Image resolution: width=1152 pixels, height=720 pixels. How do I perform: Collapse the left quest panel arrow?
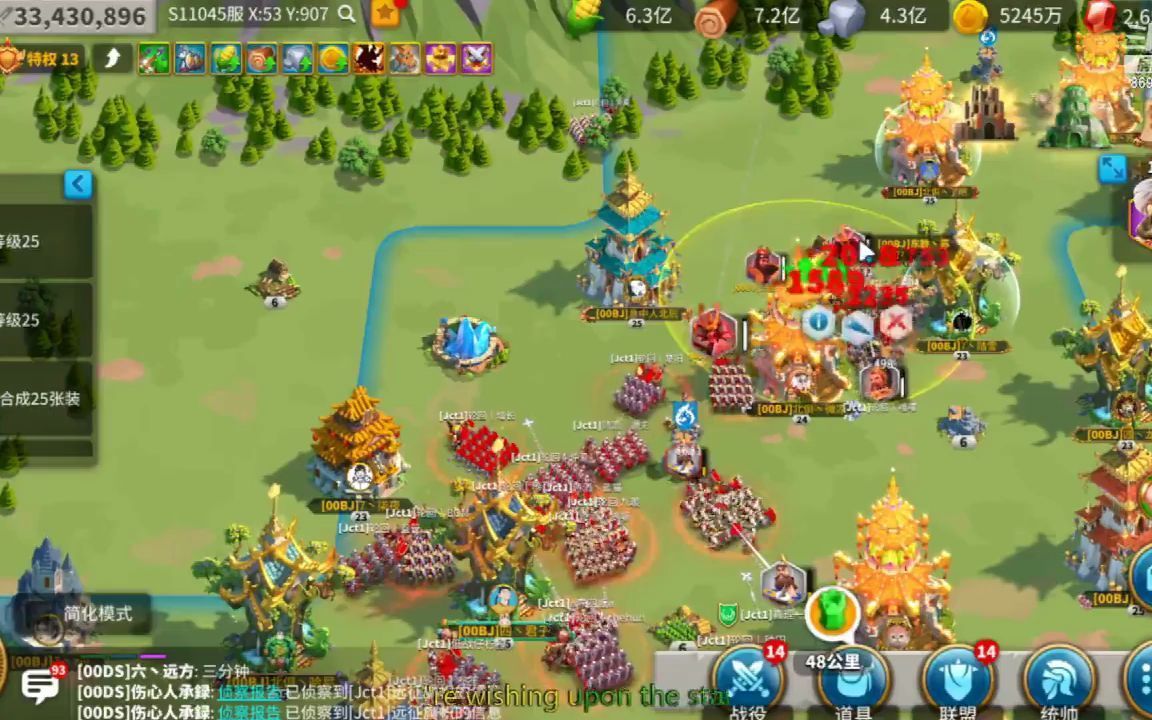78,184
